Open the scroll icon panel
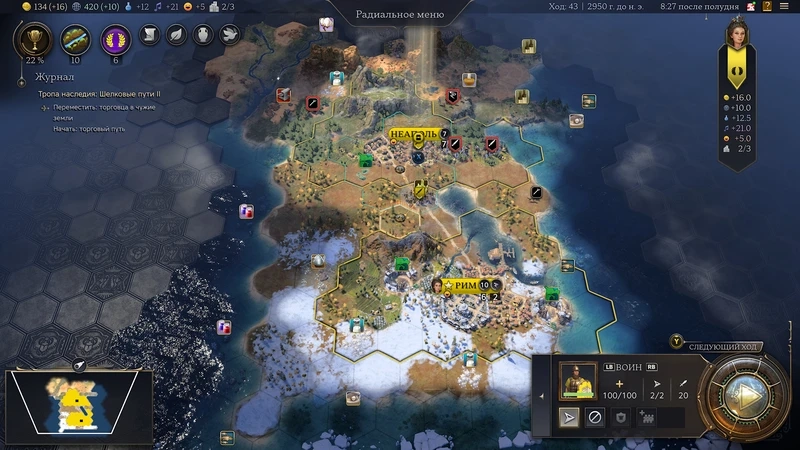 coord(150,33)
